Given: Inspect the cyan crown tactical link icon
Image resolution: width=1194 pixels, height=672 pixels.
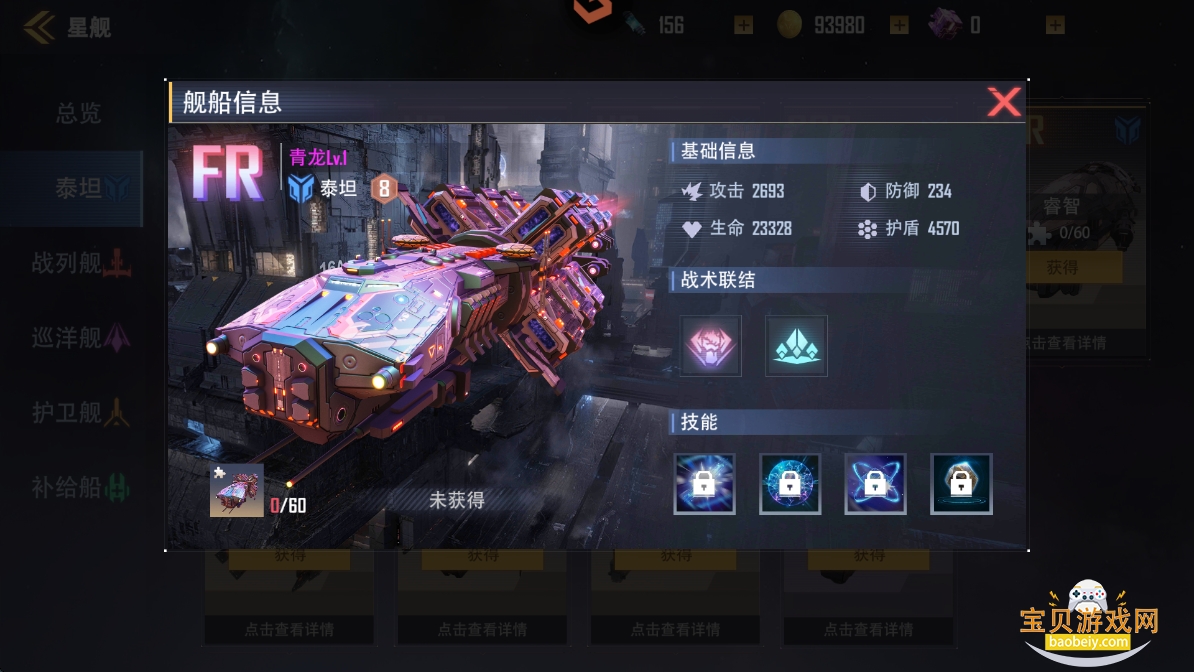Looking at the screenshot, I should pyautogui.click(x=796, y=346).
